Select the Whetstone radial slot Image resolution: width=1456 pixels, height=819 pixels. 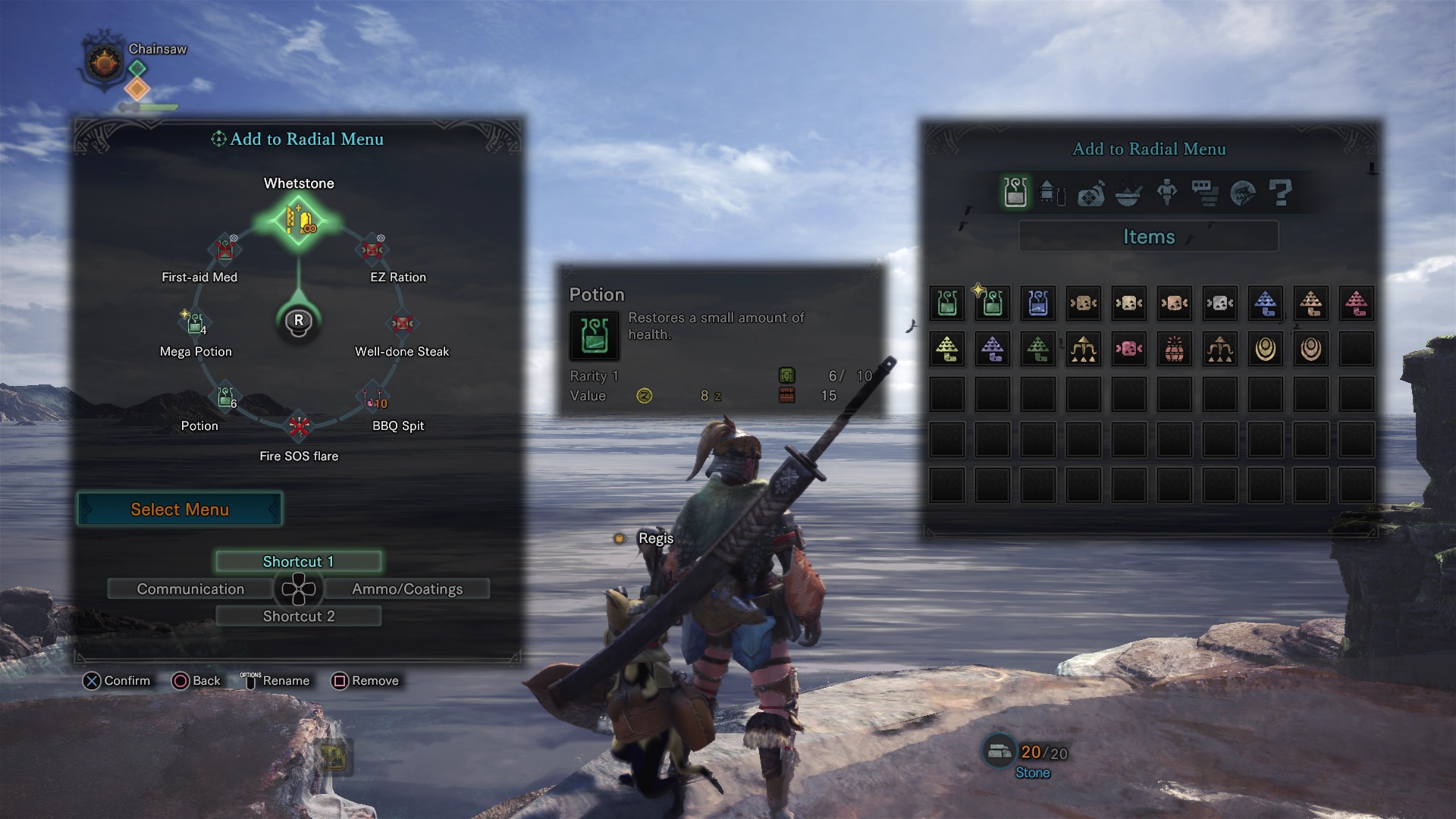point(299,220)
